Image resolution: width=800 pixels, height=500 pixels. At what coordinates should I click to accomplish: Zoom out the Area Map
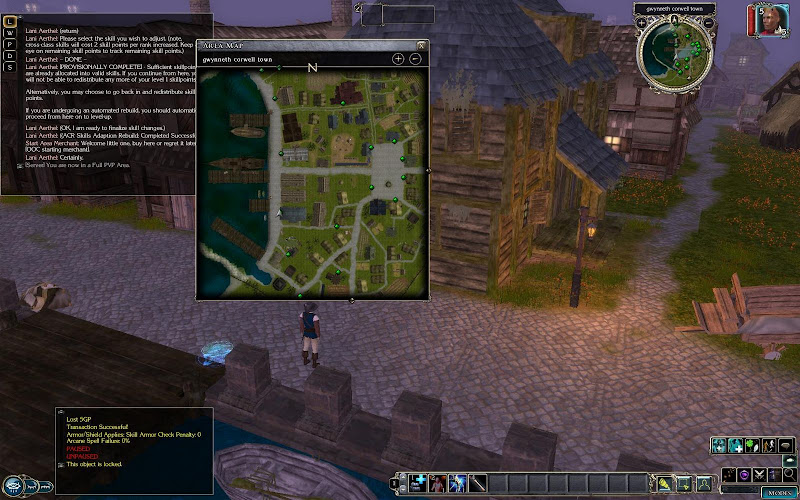pyautogui.click(x=415, y=59)
